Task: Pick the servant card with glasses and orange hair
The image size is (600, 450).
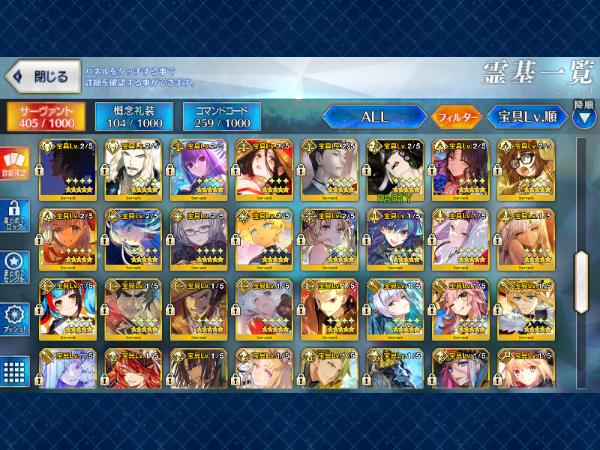Action: pos(524,169)
